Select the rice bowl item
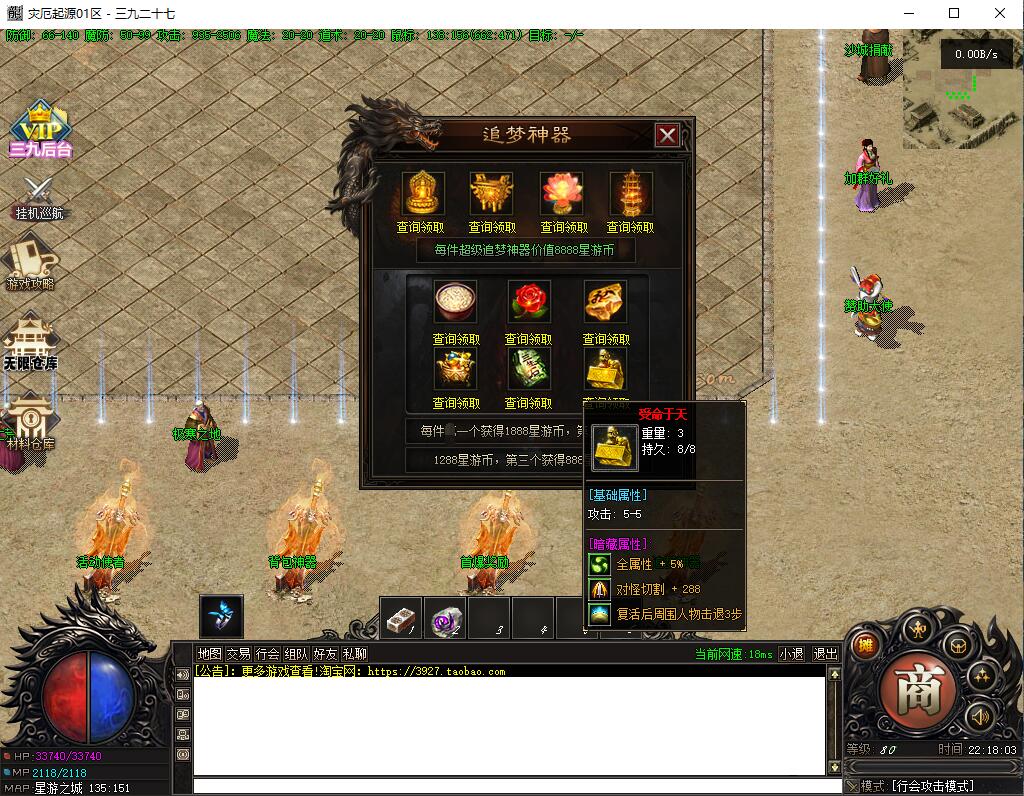The image size is (1024, 796). pyautogui.click(x=456, y=301)
